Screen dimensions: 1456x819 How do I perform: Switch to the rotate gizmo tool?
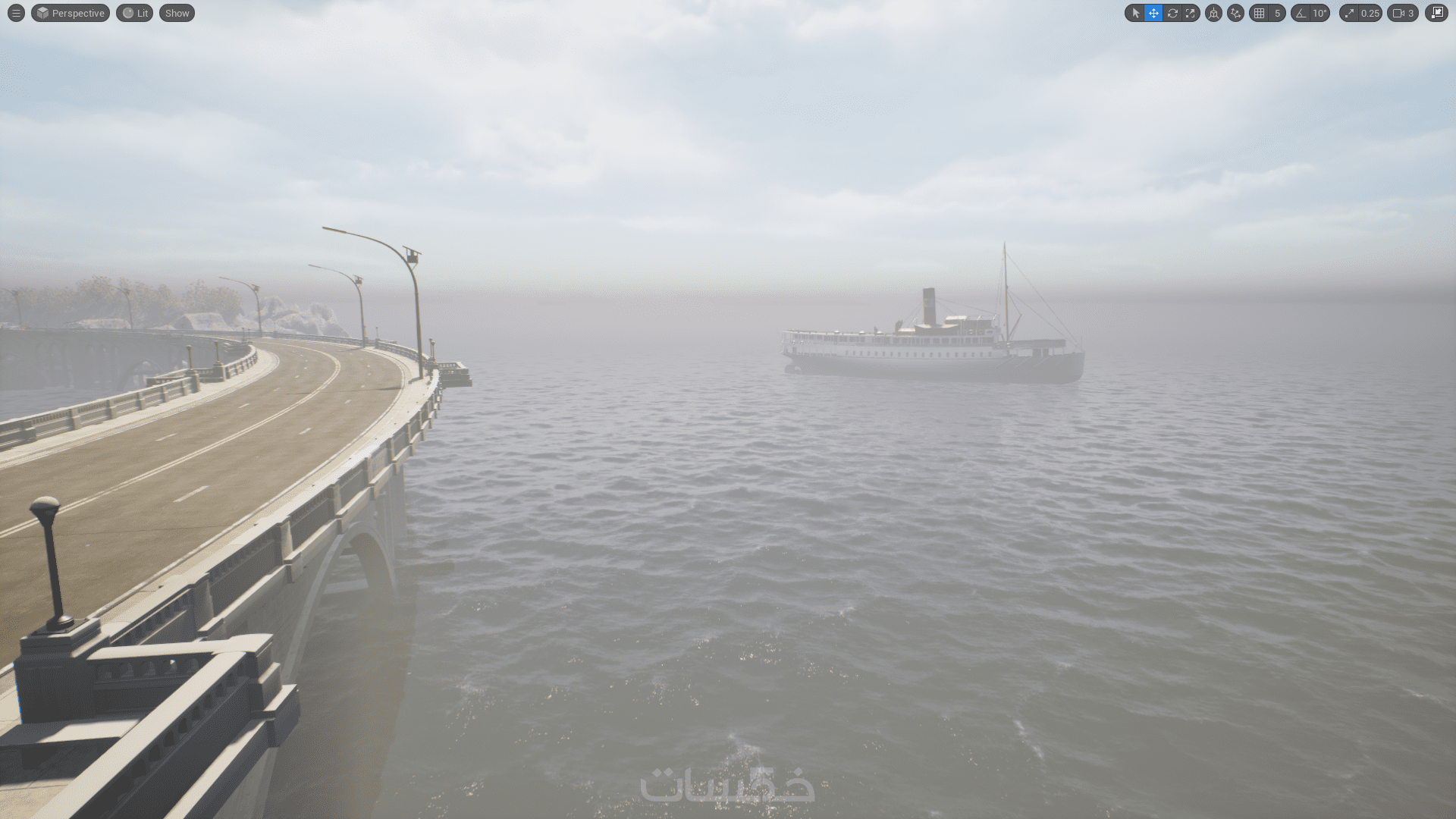click(1172, 13)
